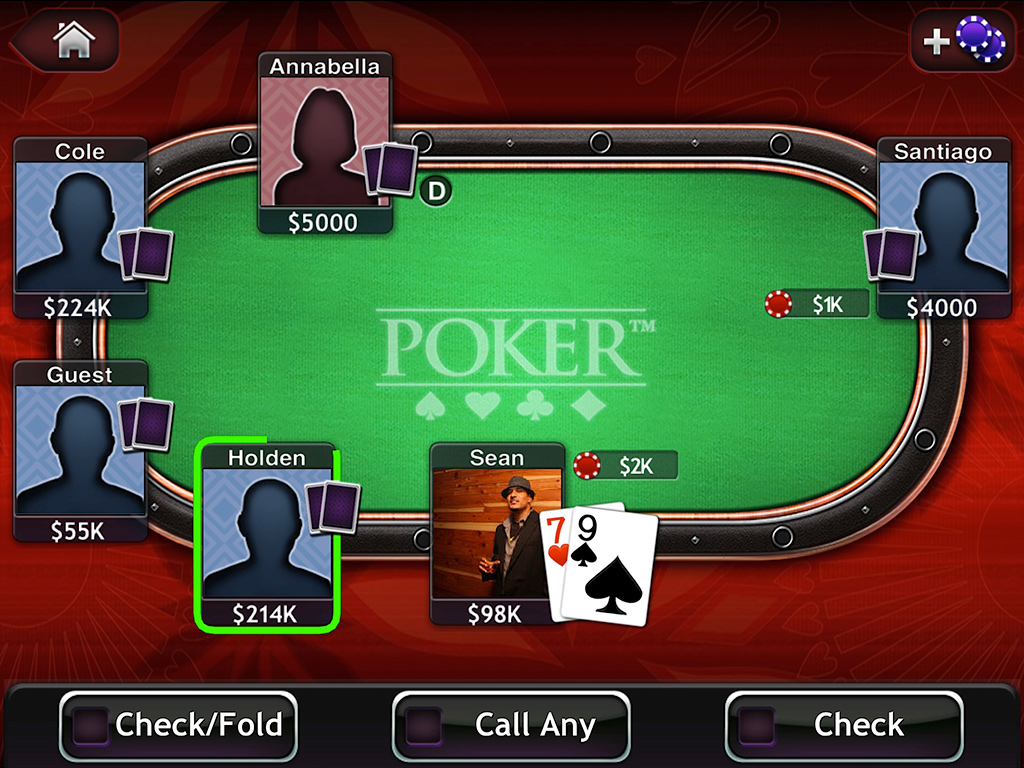The height and width of the screenshot is (768, 1024).
Task: Select the Check pre-action
Action: [843, 724]
